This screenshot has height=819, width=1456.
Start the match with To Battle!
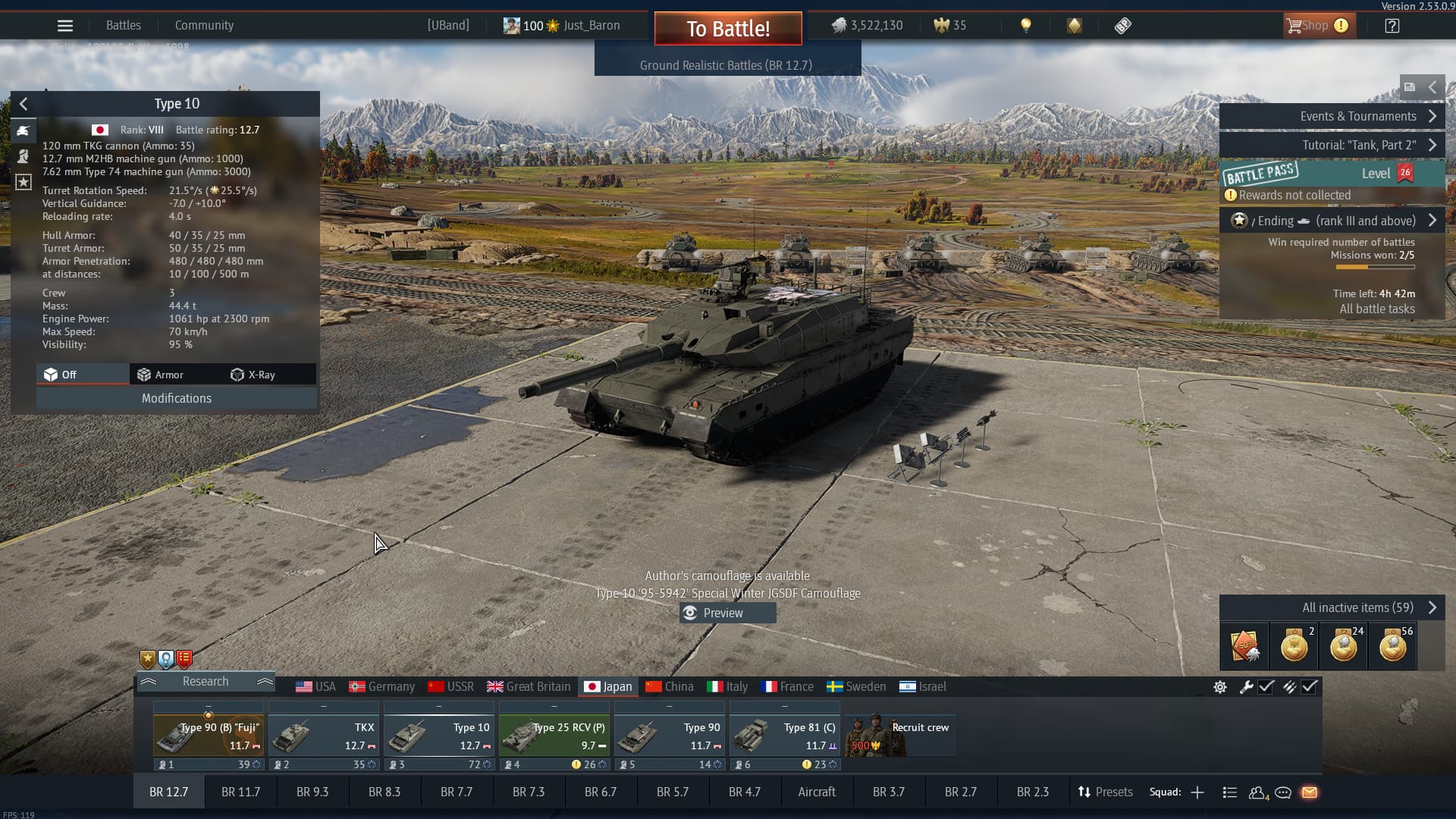click(728, 29)
